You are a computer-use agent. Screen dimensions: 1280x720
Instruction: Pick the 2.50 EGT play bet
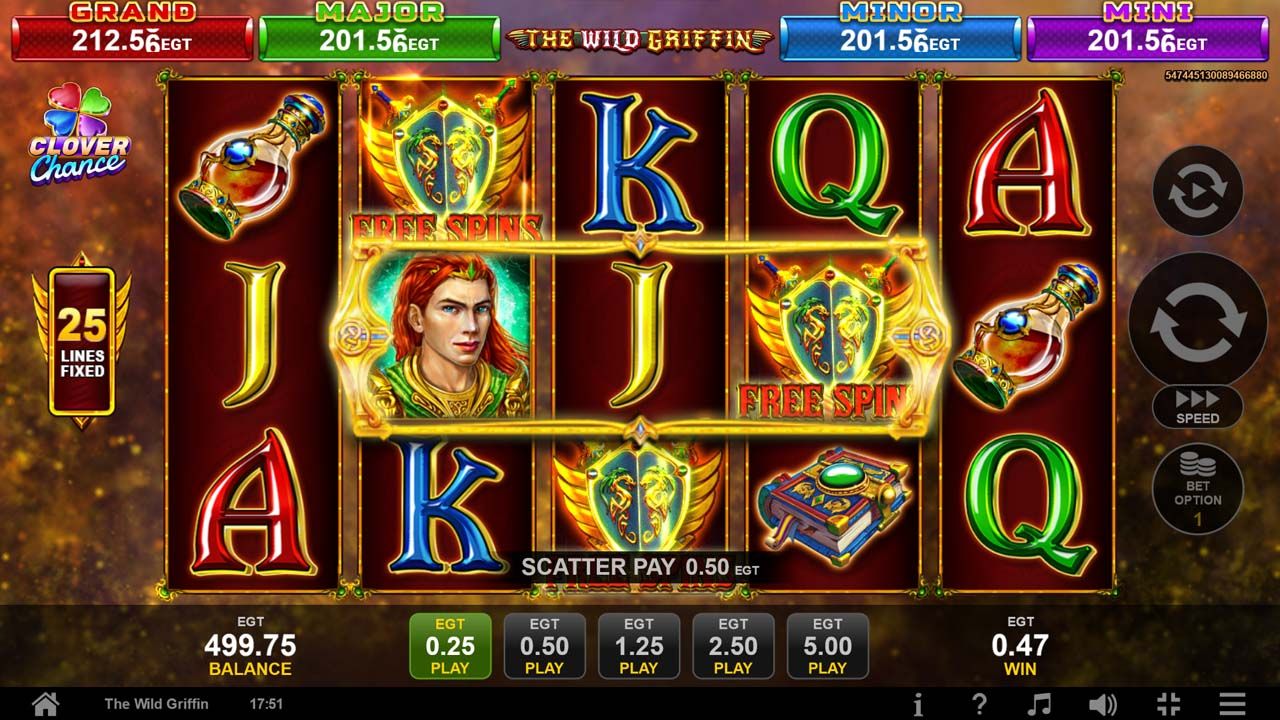pyautogui.click(x=733, y=646)
